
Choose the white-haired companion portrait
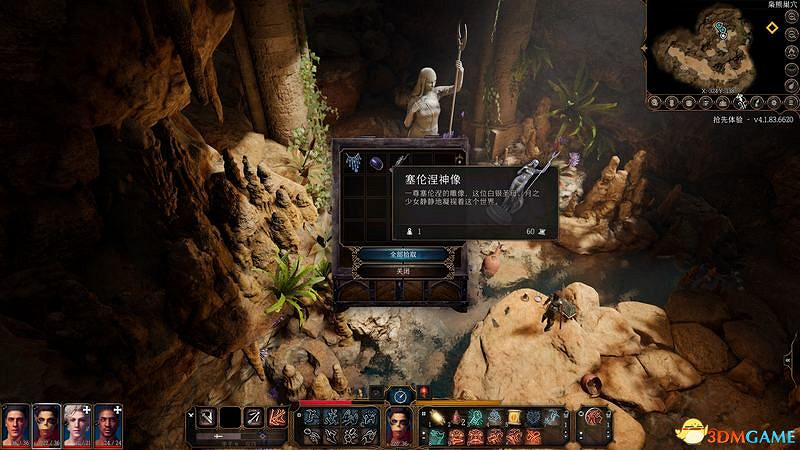77,426
